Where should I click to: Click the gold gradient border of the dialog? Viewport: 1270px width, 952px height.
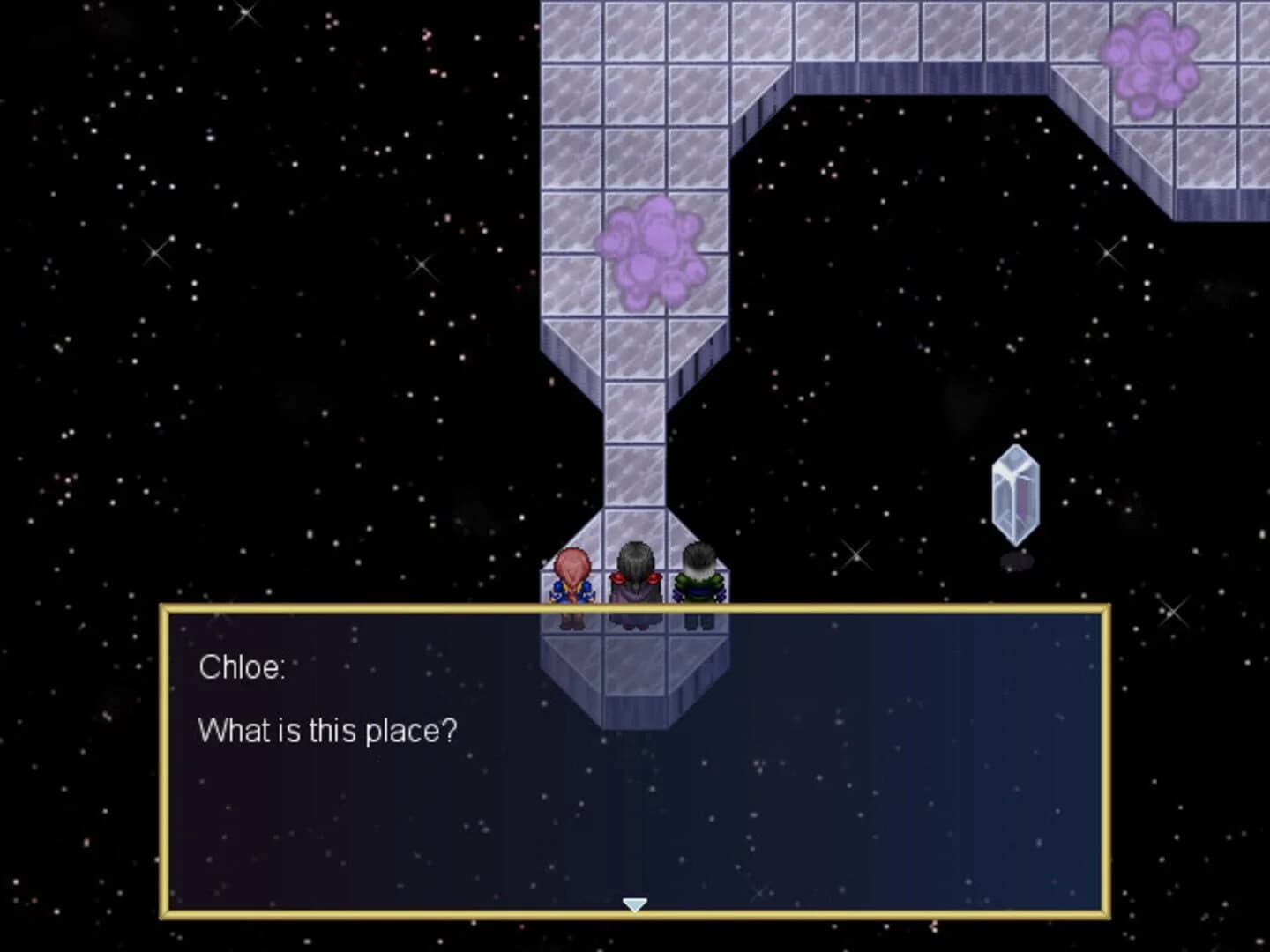click(x=634, y=608)
